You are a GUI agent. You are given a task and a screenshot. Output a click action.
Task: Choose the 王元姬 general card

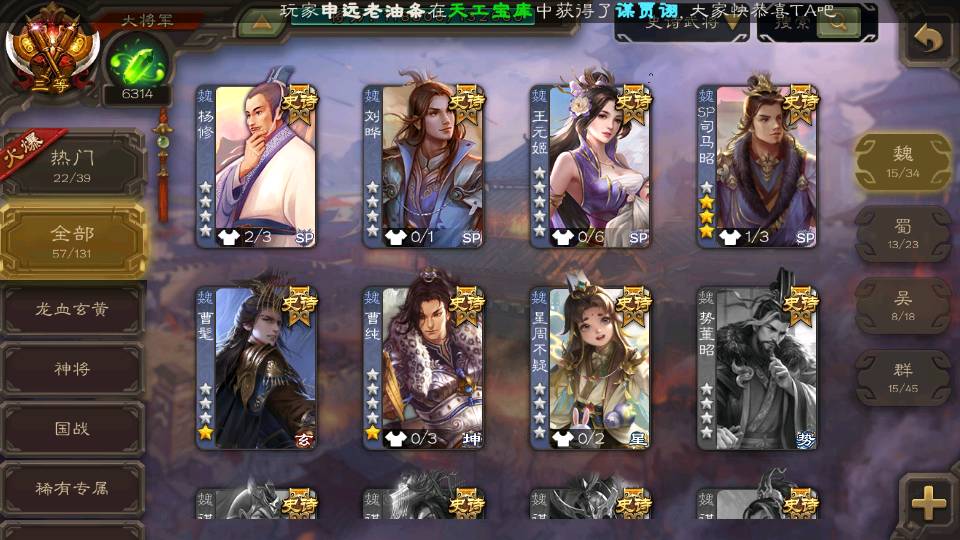click(591, 166)
